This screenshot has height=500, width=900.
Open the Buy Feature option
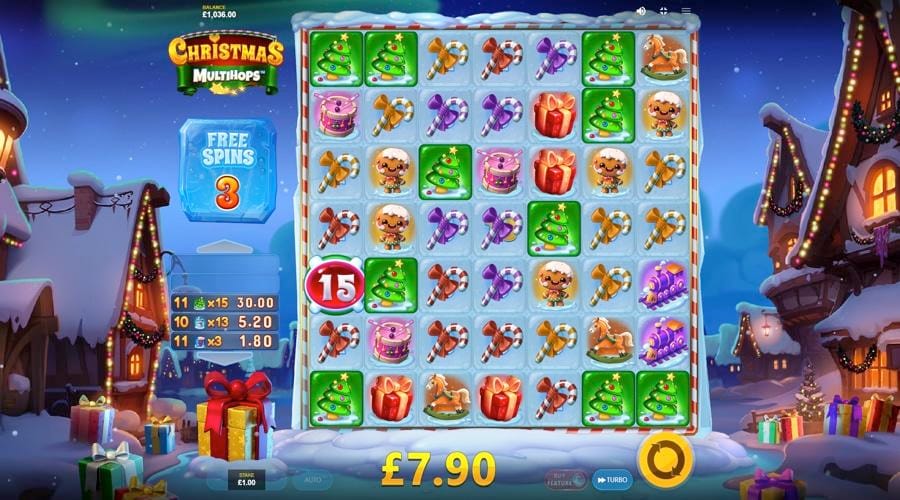[566, 479]
